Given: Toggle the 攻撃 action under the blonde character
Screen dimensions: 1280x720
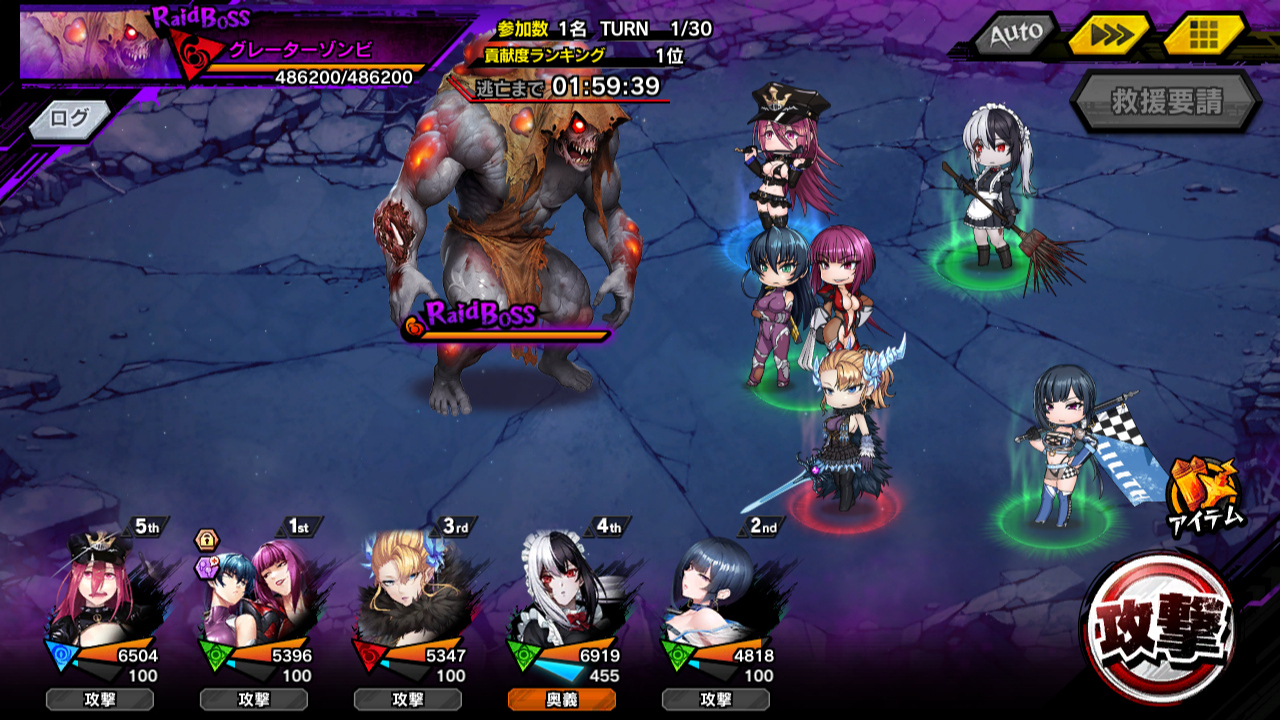Looking at the screenshot, I should (x=407, y=699).
